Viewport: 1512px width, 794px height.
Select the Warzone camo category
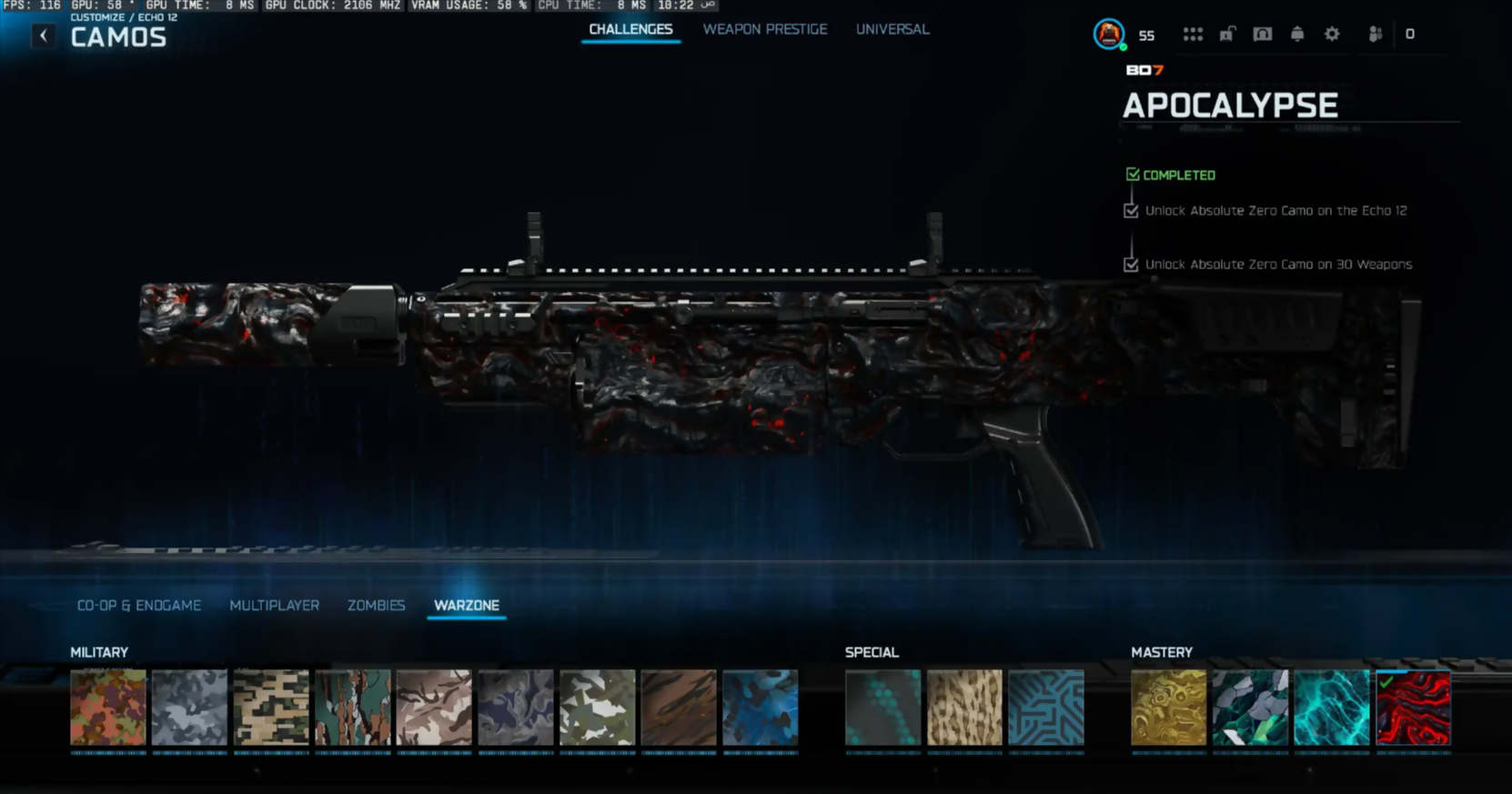(x=466, y=605)
